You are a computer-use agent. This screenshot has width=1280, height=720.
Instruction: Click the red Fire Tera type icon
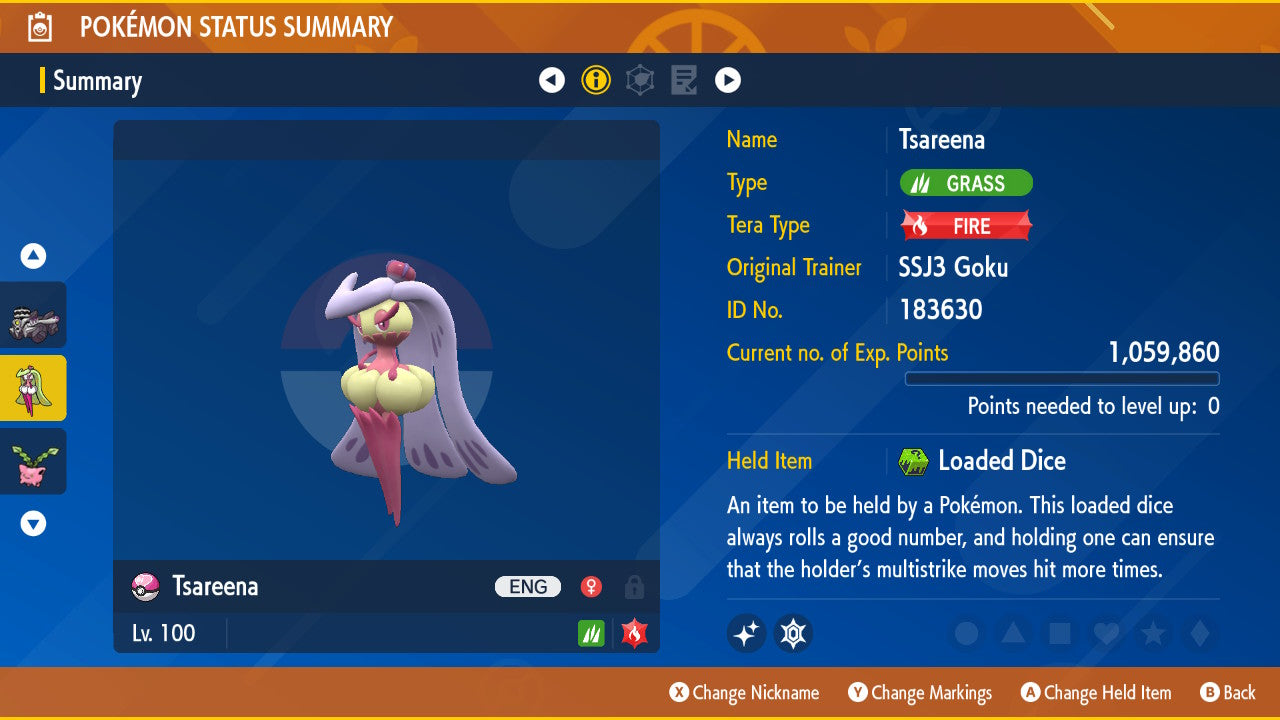click(633, 633)
